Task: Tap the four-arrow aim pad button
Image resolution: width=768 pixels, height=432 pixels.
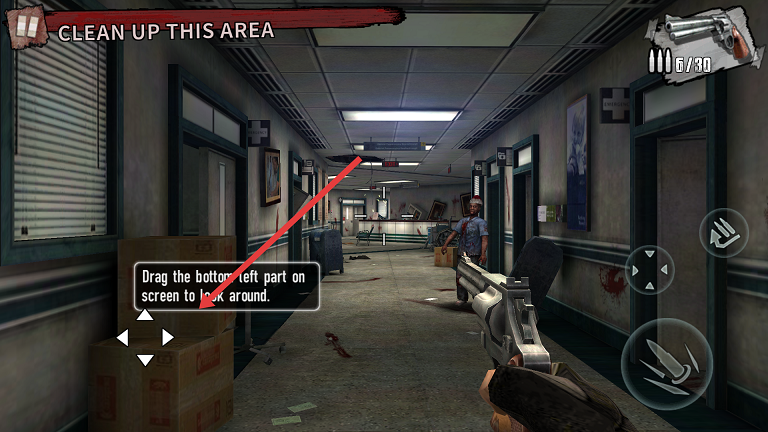Action: coord(650,270)
